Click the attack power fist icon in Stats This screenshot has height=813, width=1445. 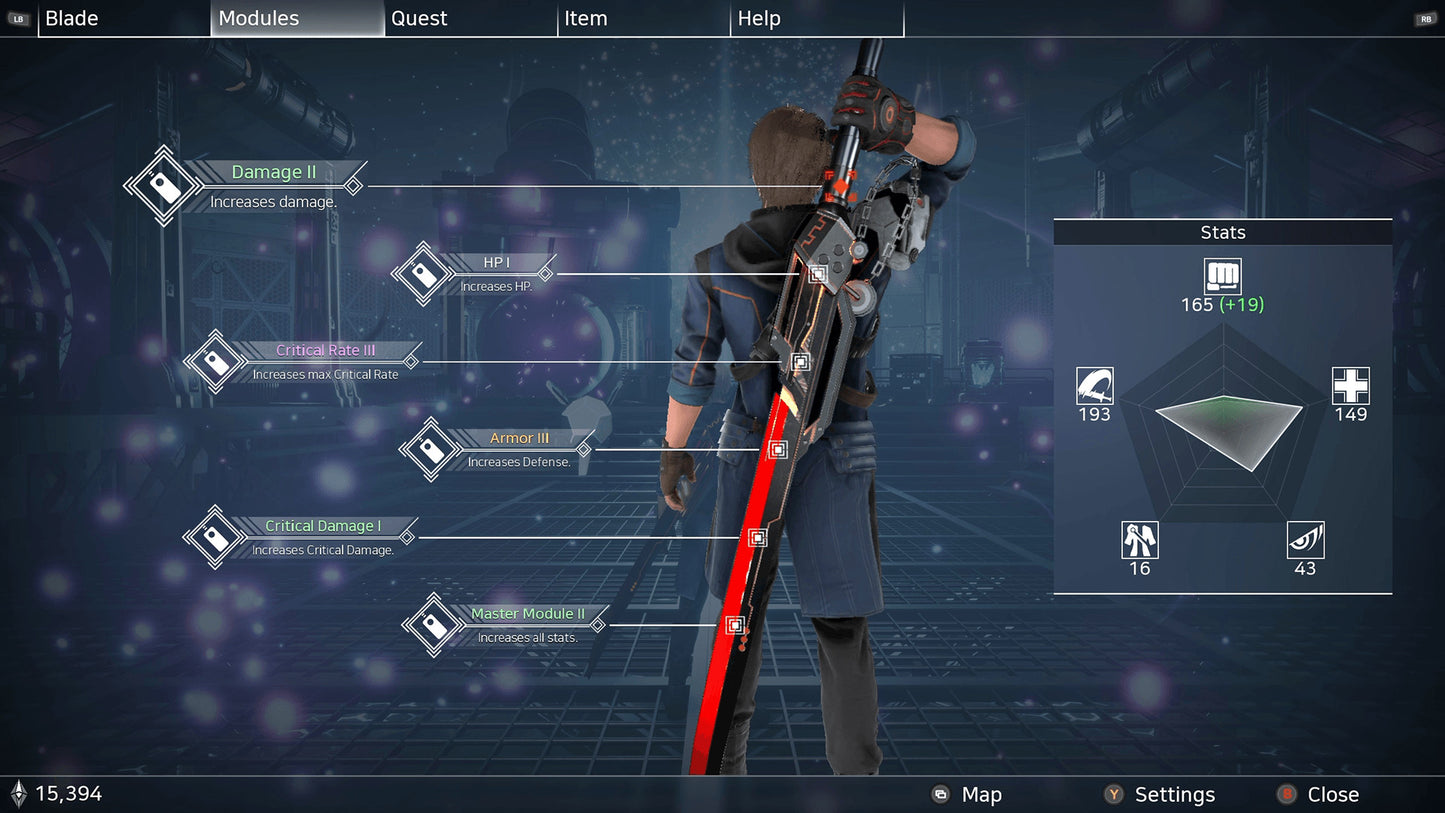tap(1223, 277)
